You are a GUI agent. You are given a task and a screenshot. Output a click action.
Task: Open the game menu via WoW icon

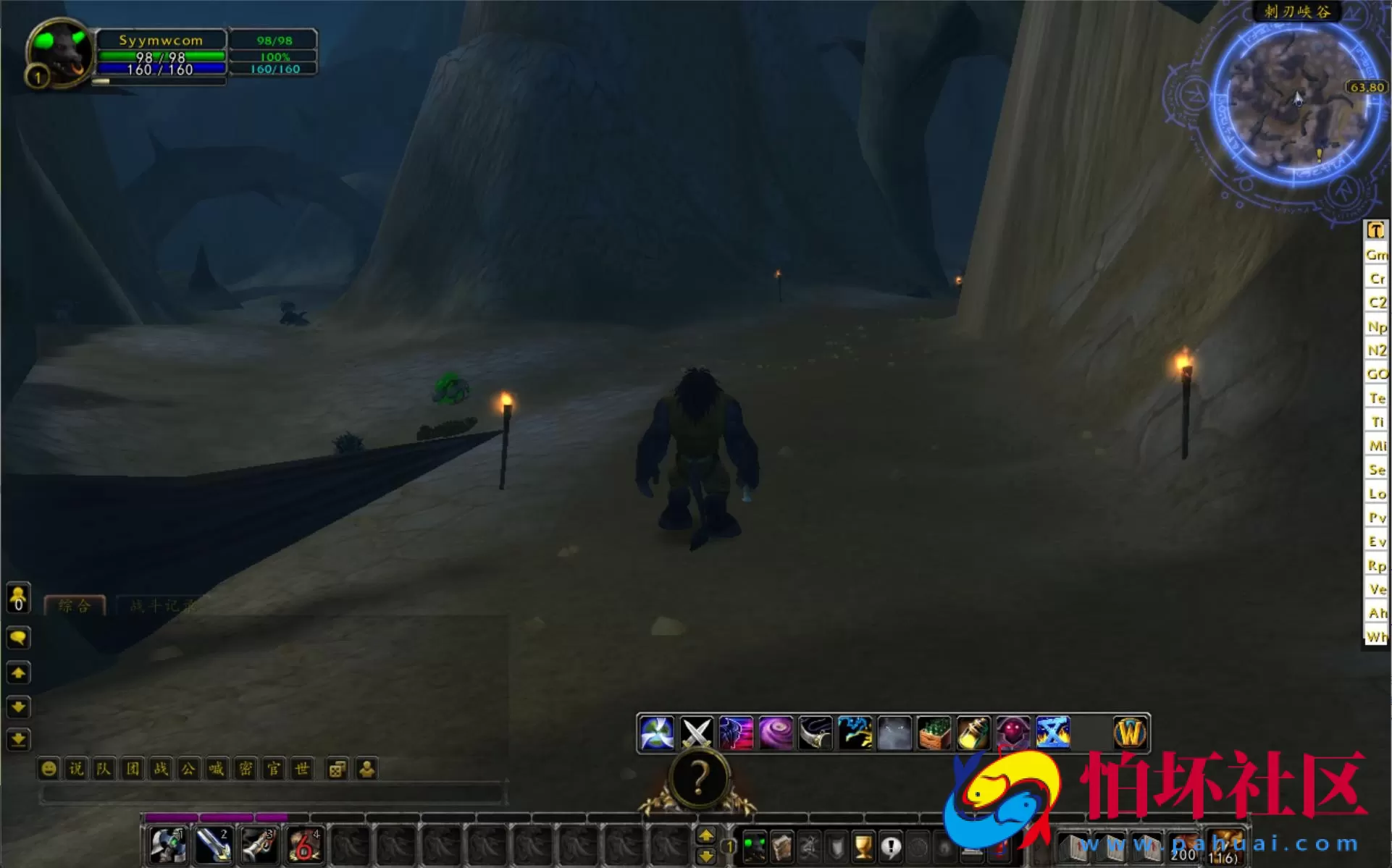coord(1130,733)
